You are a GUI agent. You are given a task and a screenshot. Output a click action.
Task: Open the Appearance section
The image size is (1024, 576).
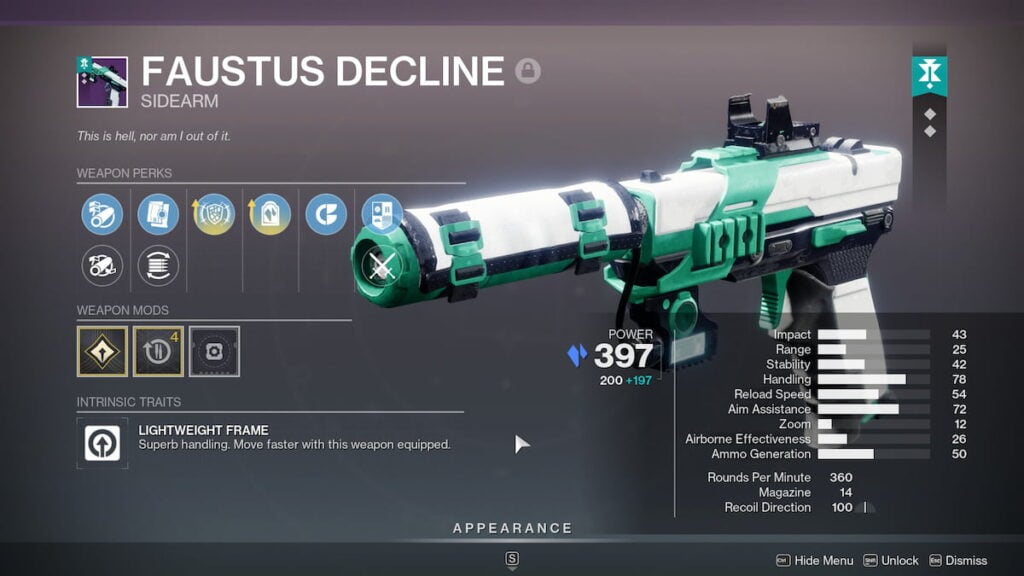pyautogui.click(x=512, y=528)
